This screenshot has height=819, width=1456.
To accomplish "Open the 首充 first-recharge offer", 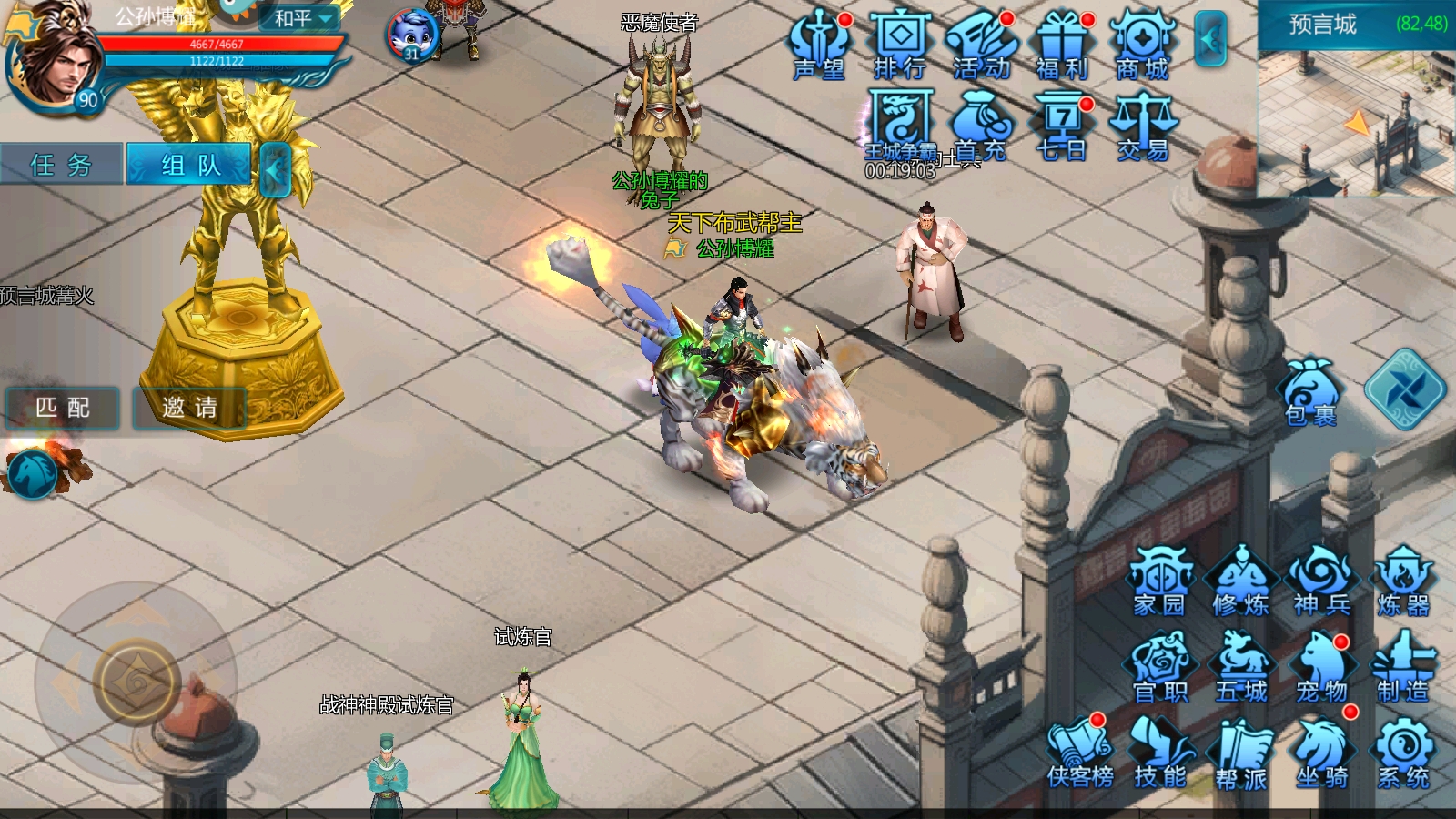I will 981,127.
